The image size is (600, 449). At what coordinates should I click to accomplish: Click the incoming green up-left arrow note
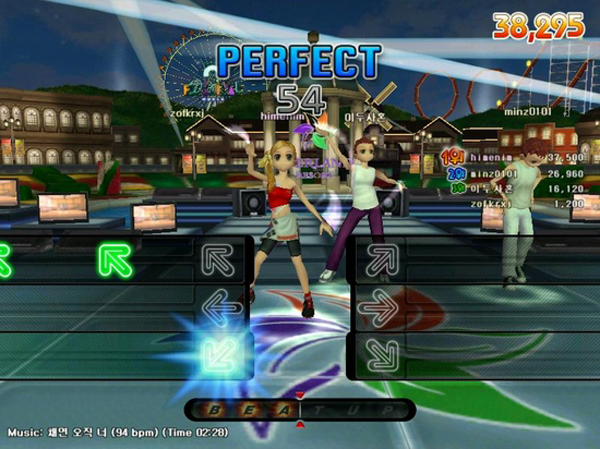click(x=116, y=260)
